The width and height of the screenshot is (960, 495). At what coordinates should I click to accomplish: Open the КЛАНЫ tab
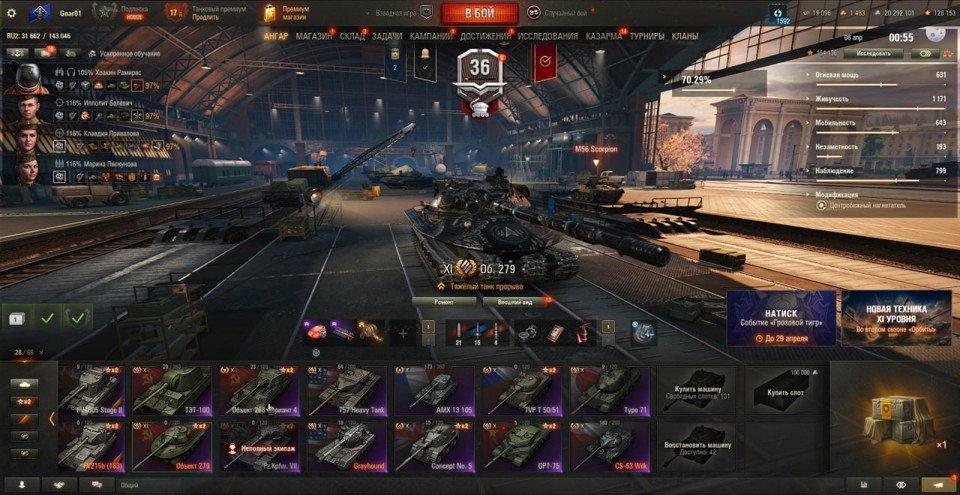point(685,36)
